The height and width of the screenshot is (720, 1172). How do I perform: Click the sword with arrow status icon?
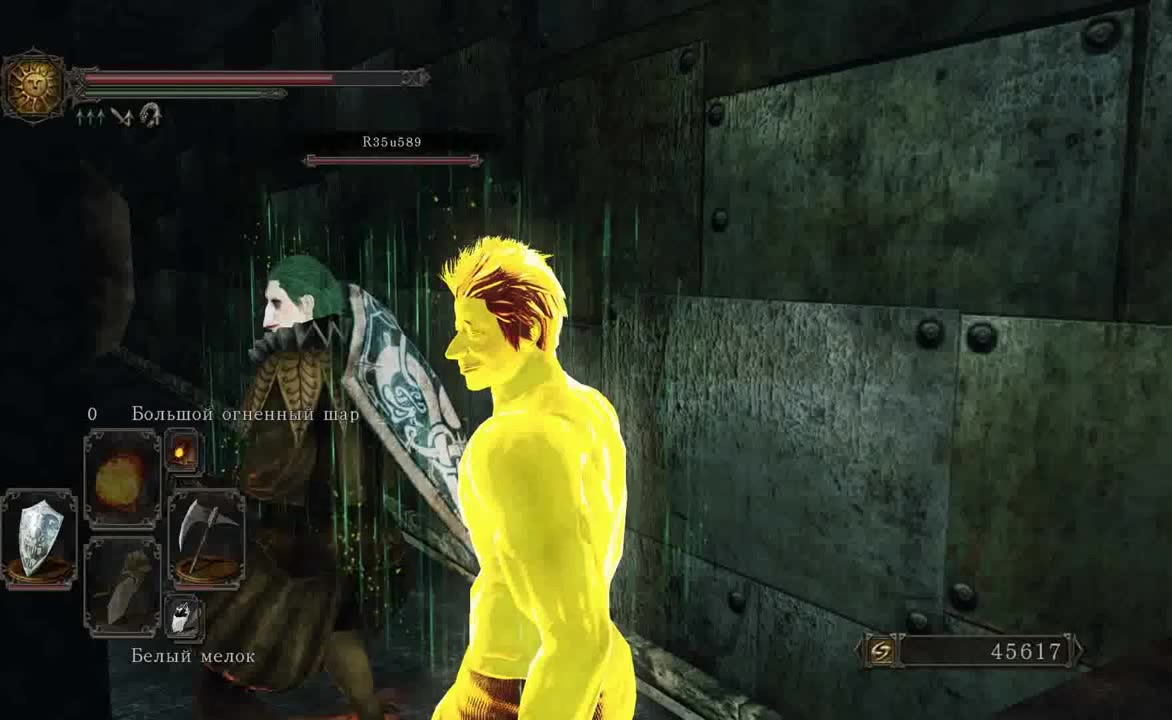pos(122,116)
